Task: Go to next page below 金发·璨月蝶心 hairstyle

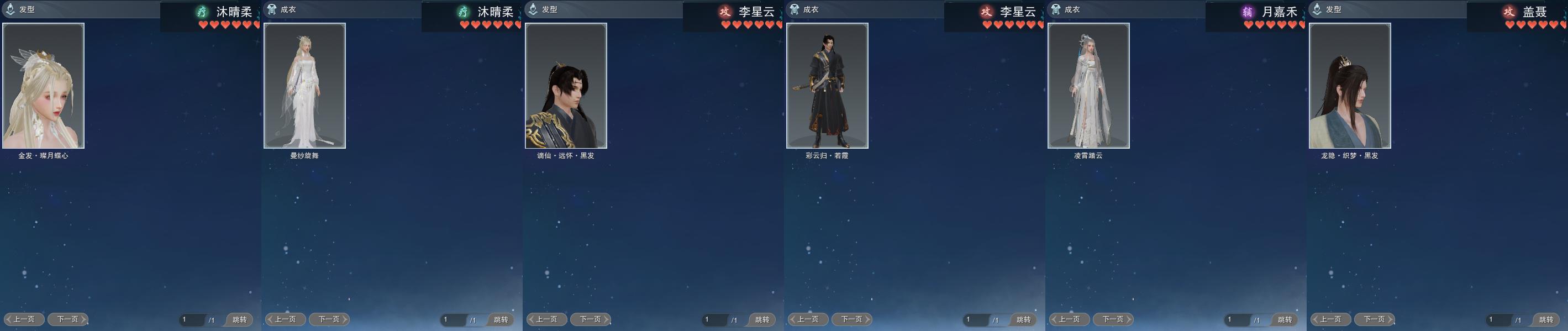Action: click(x=67, y=319)
